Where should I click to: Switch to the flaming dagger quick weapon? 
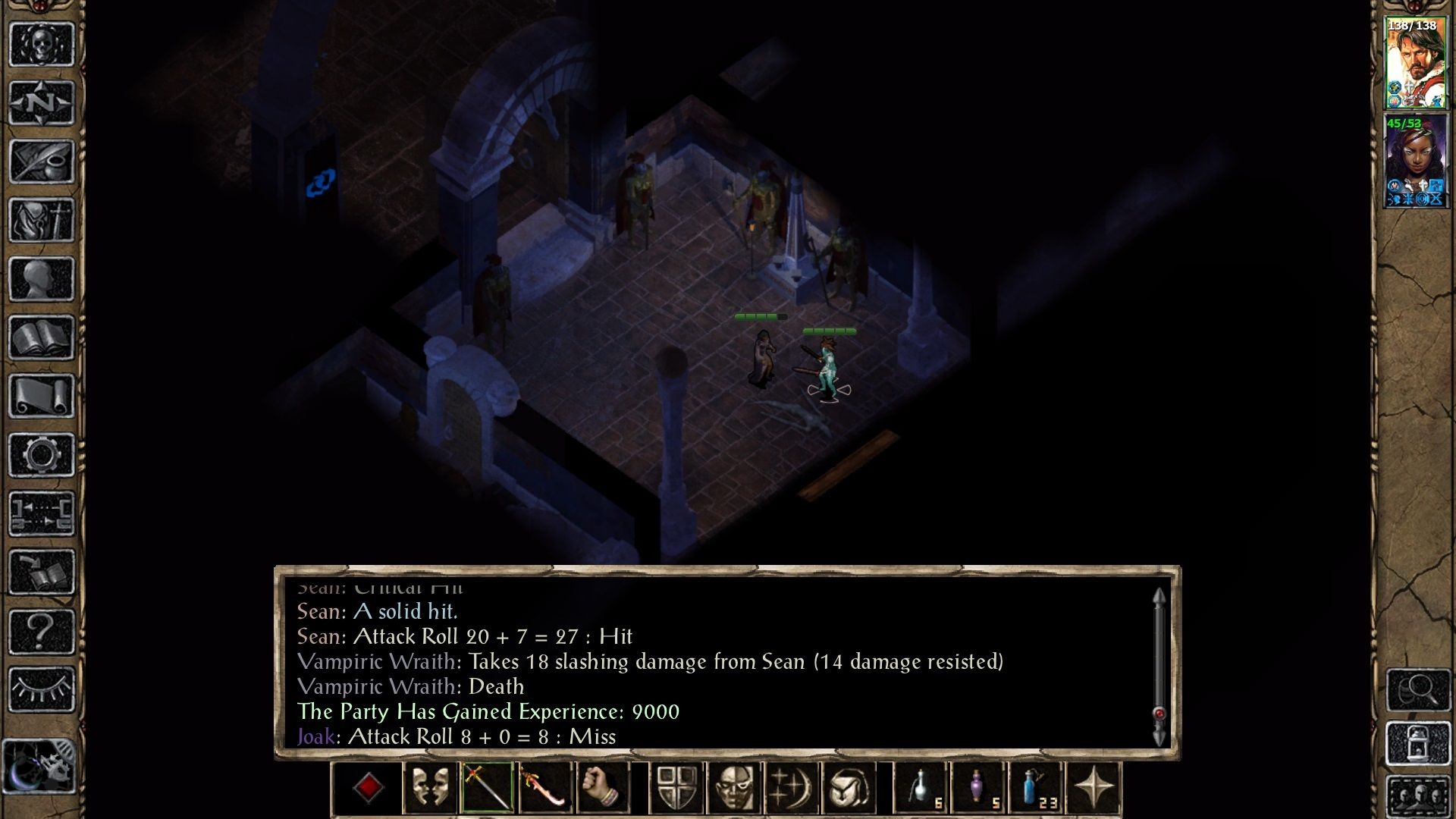point(544,786)
